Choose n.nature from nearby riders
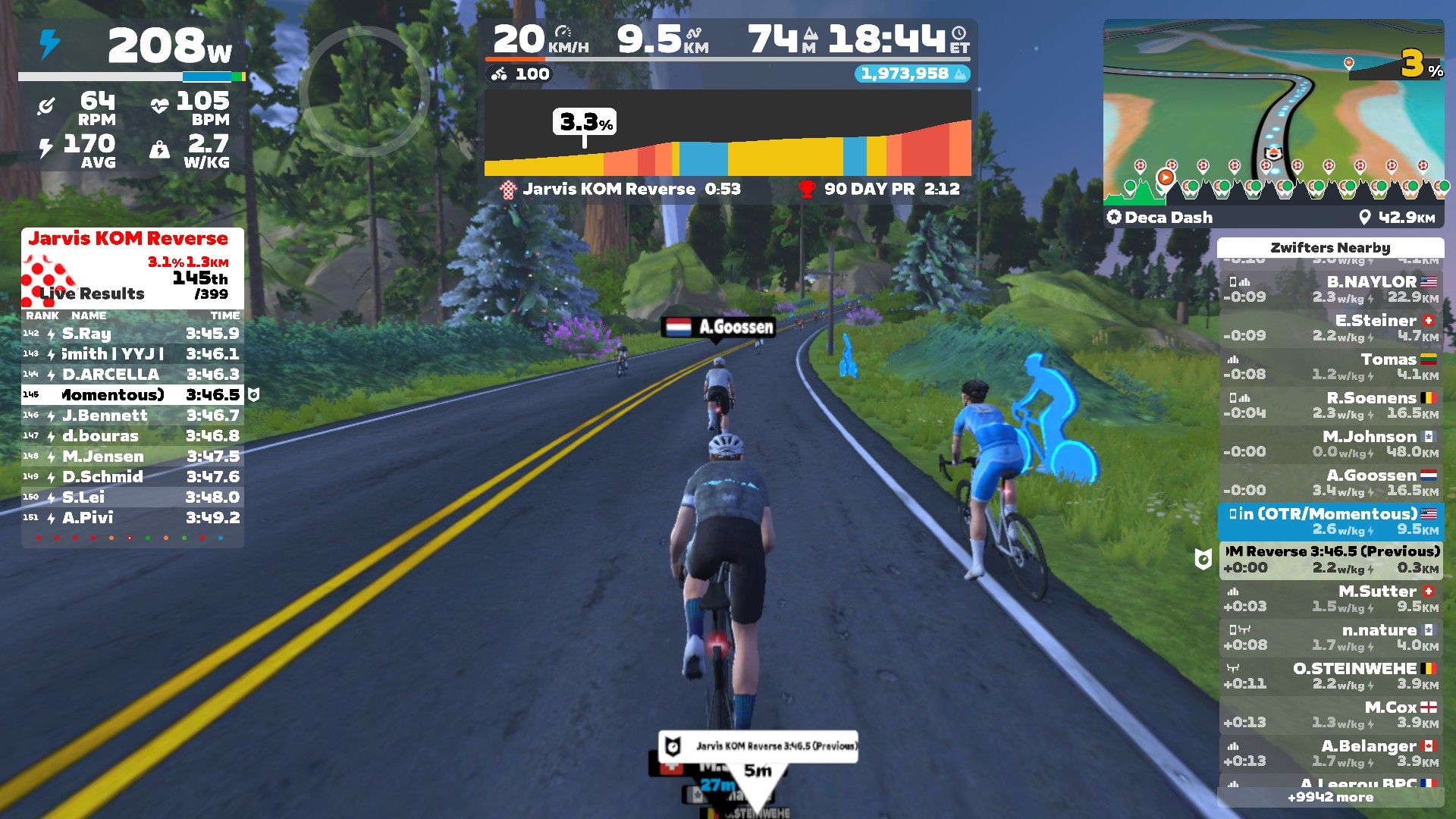 click(1331, 637)
